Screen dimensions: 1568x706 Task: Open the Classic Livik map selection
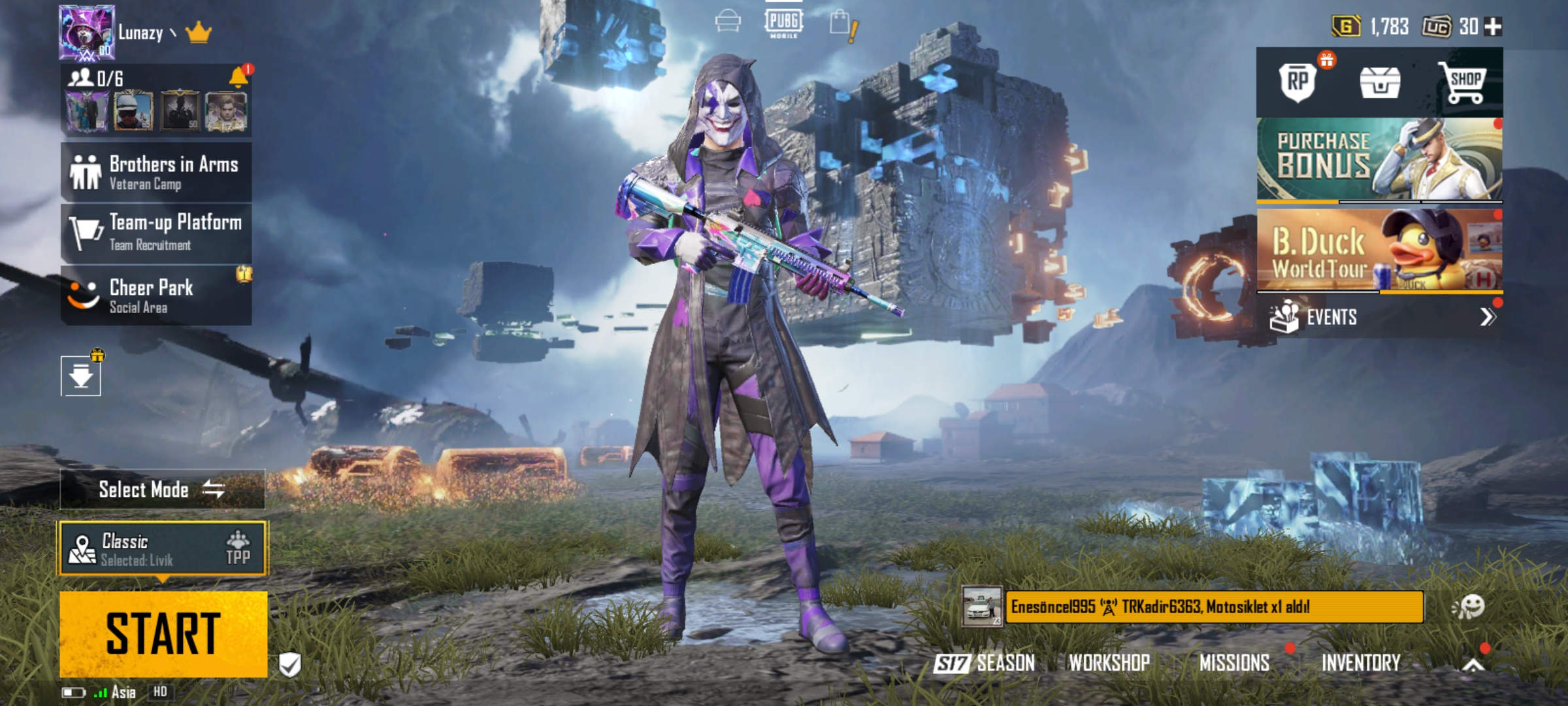[163, 549]
